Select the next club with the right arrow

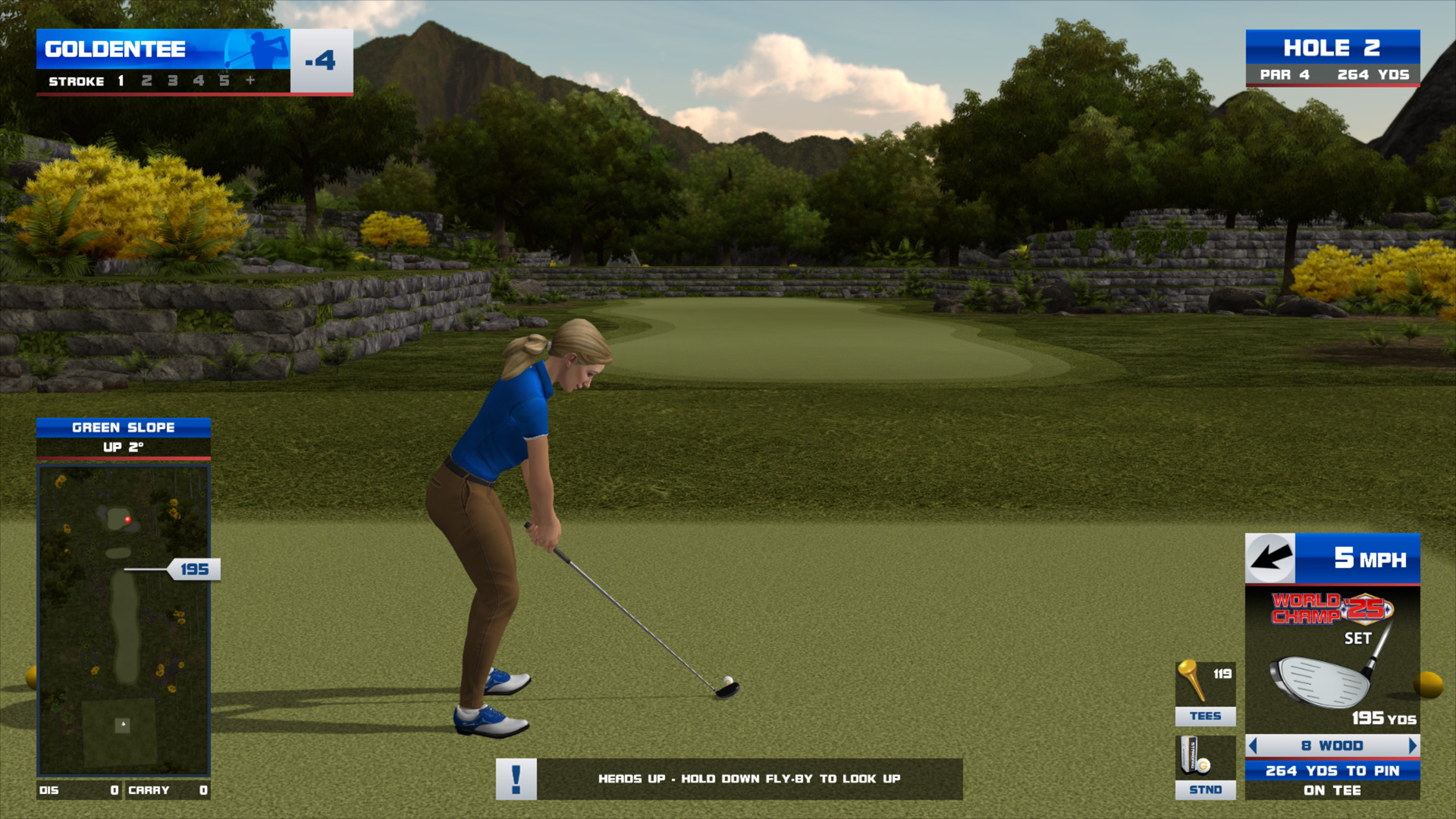coord(1412,746)
